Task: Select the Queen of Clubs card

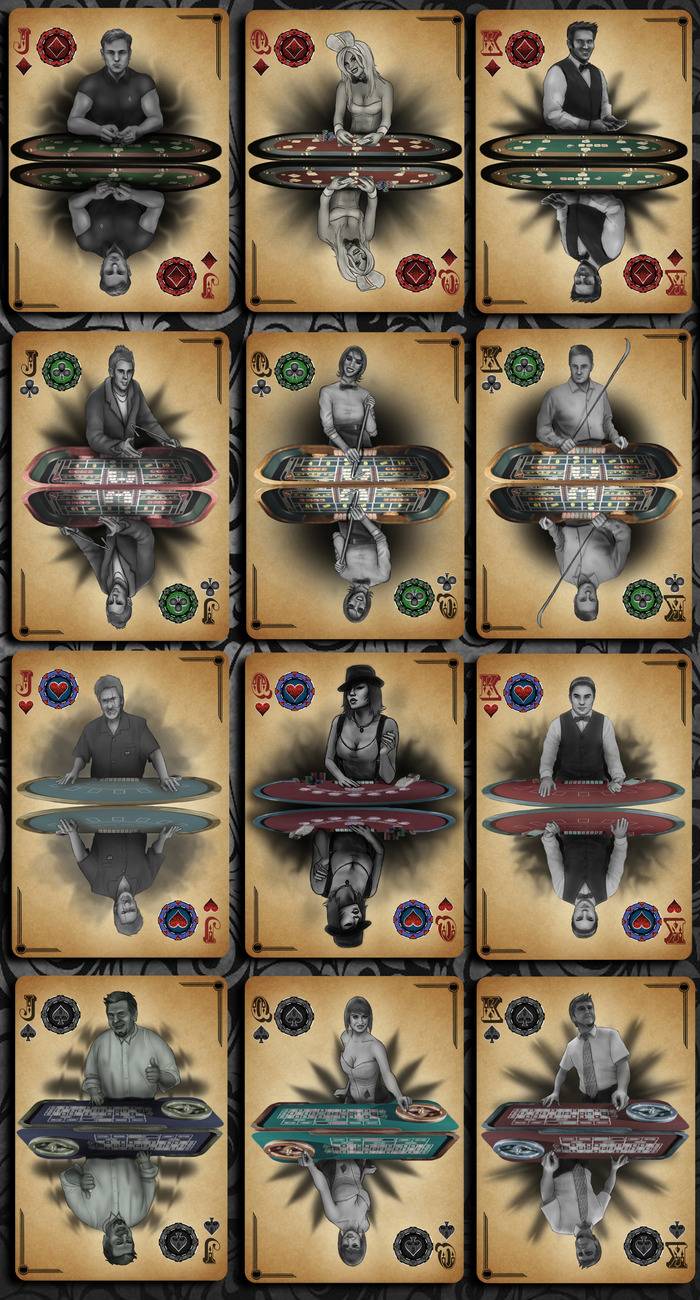Action: click(x=355, y=485)
